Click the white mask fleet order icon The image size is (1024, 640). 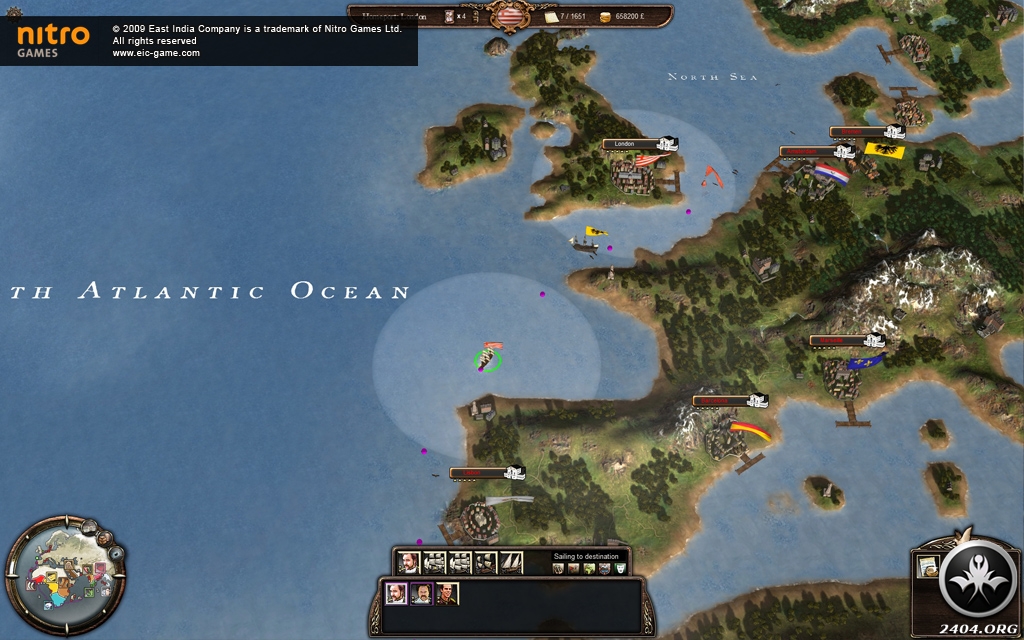tap(621, 568)
